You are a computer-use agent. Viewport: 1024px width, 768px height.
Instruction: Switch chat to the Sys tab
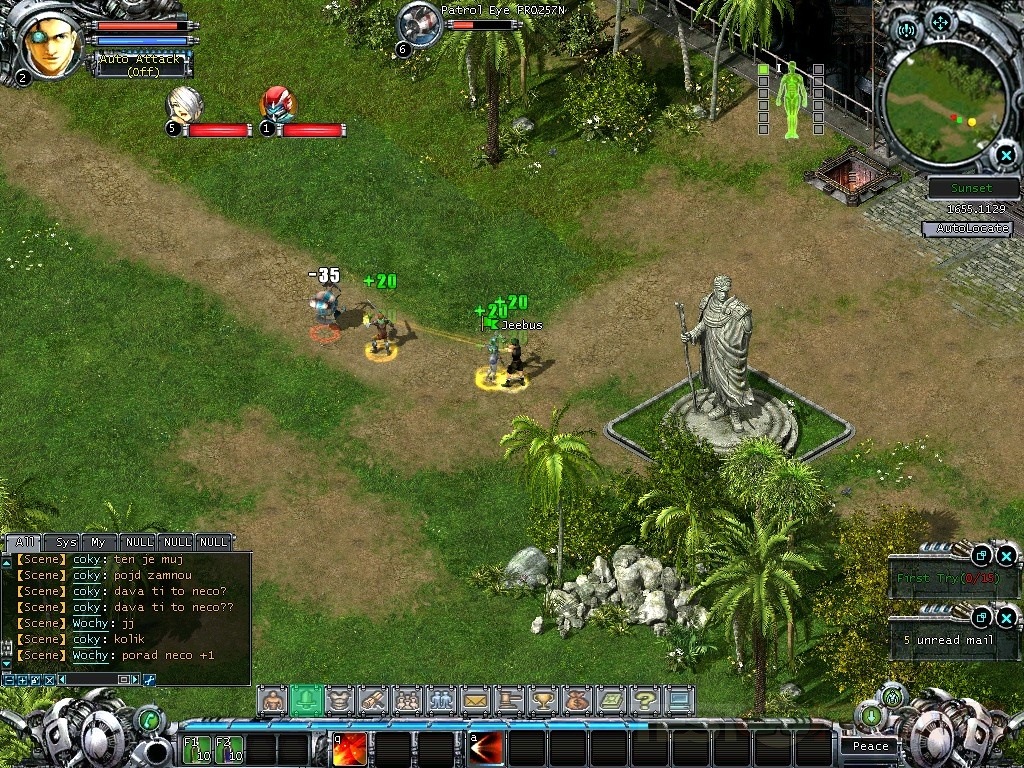pos(66,542)
